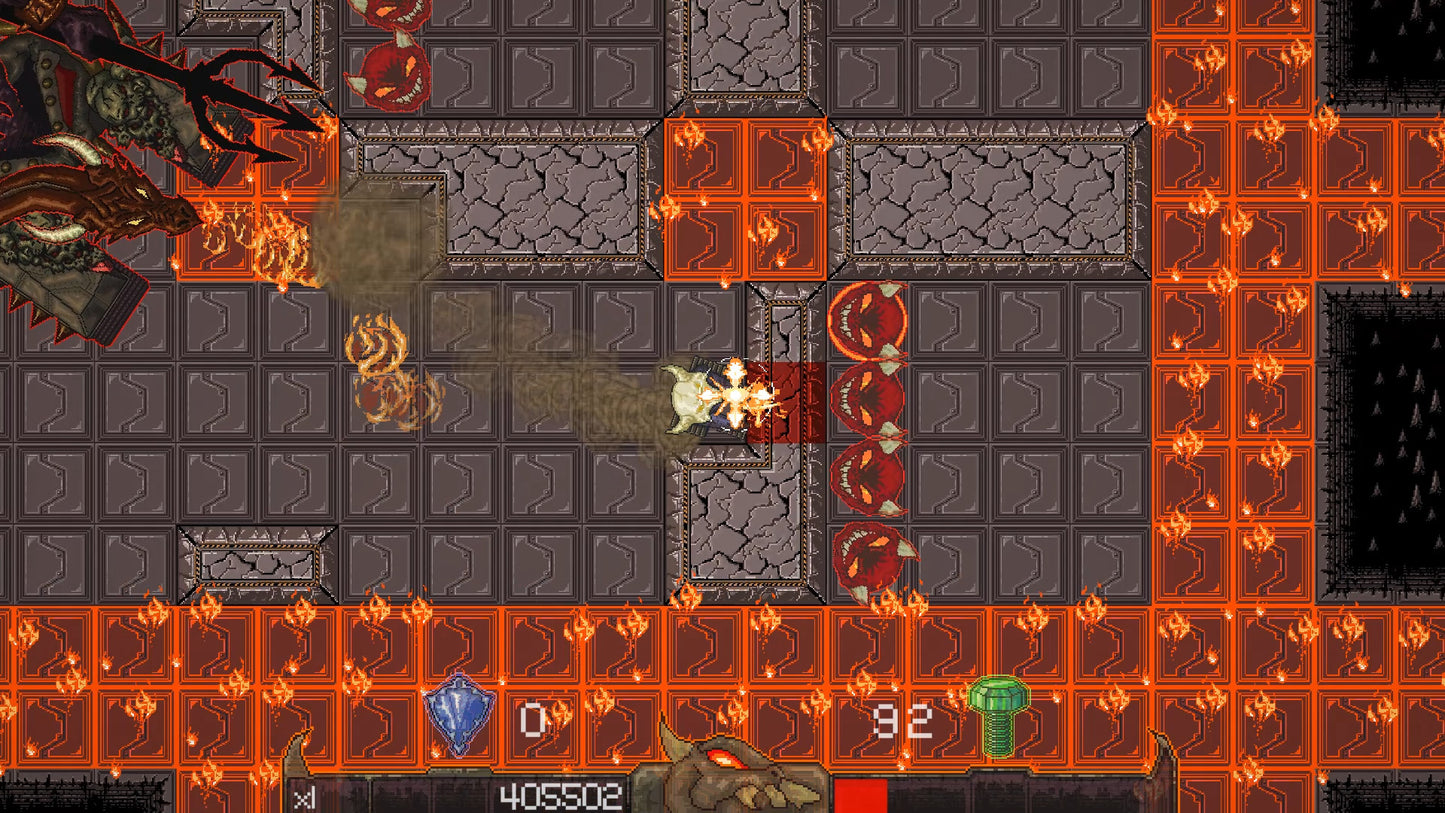Screen dimensions: 1445x813
Task: Click the green bolt currency icon
Action: pyautogui.click(x=999, y=714)
